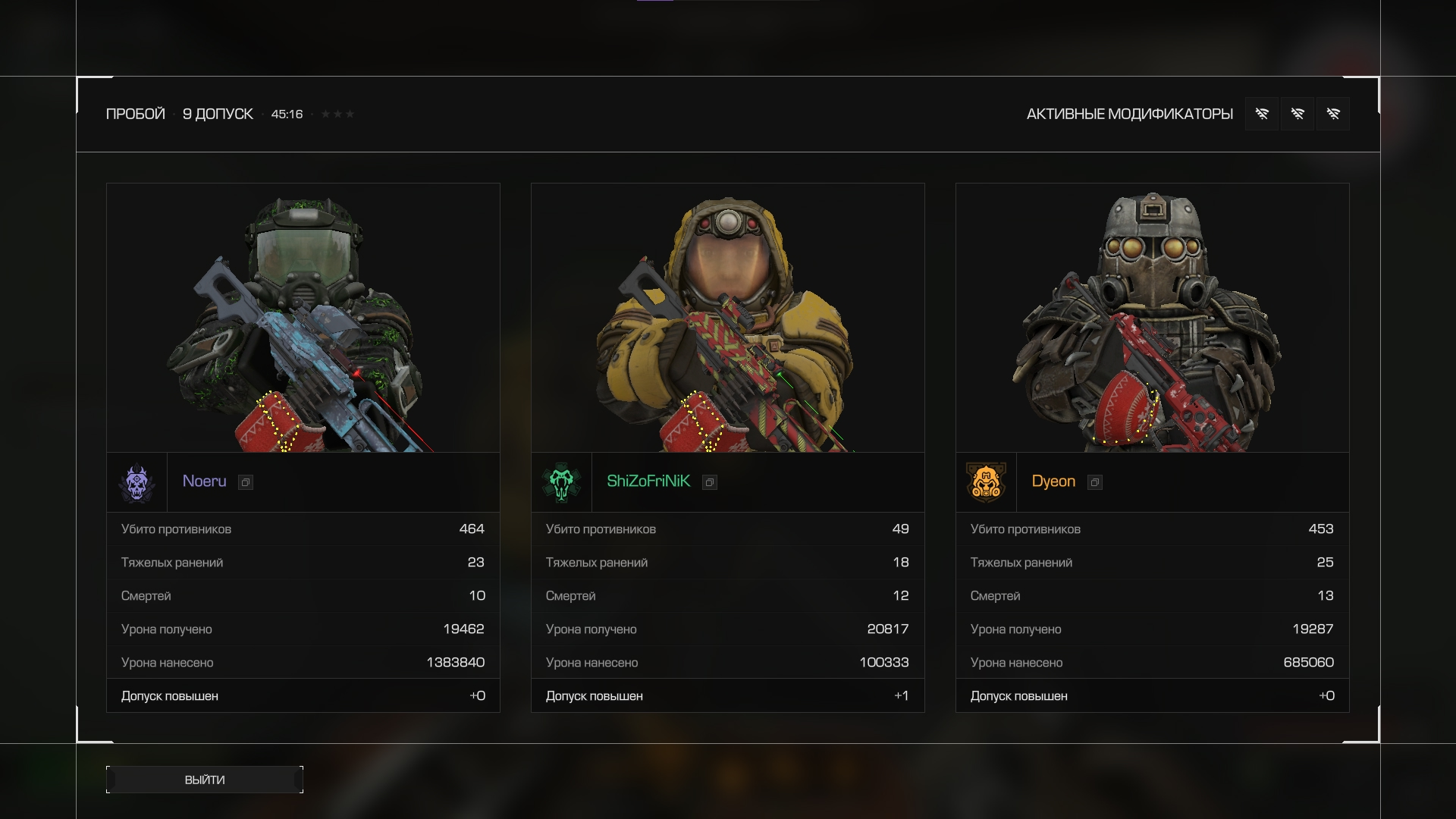This screenshot has width=1456, height=819.
Task: View Dyeon's armored character portrait
Action: (1153, 318)
